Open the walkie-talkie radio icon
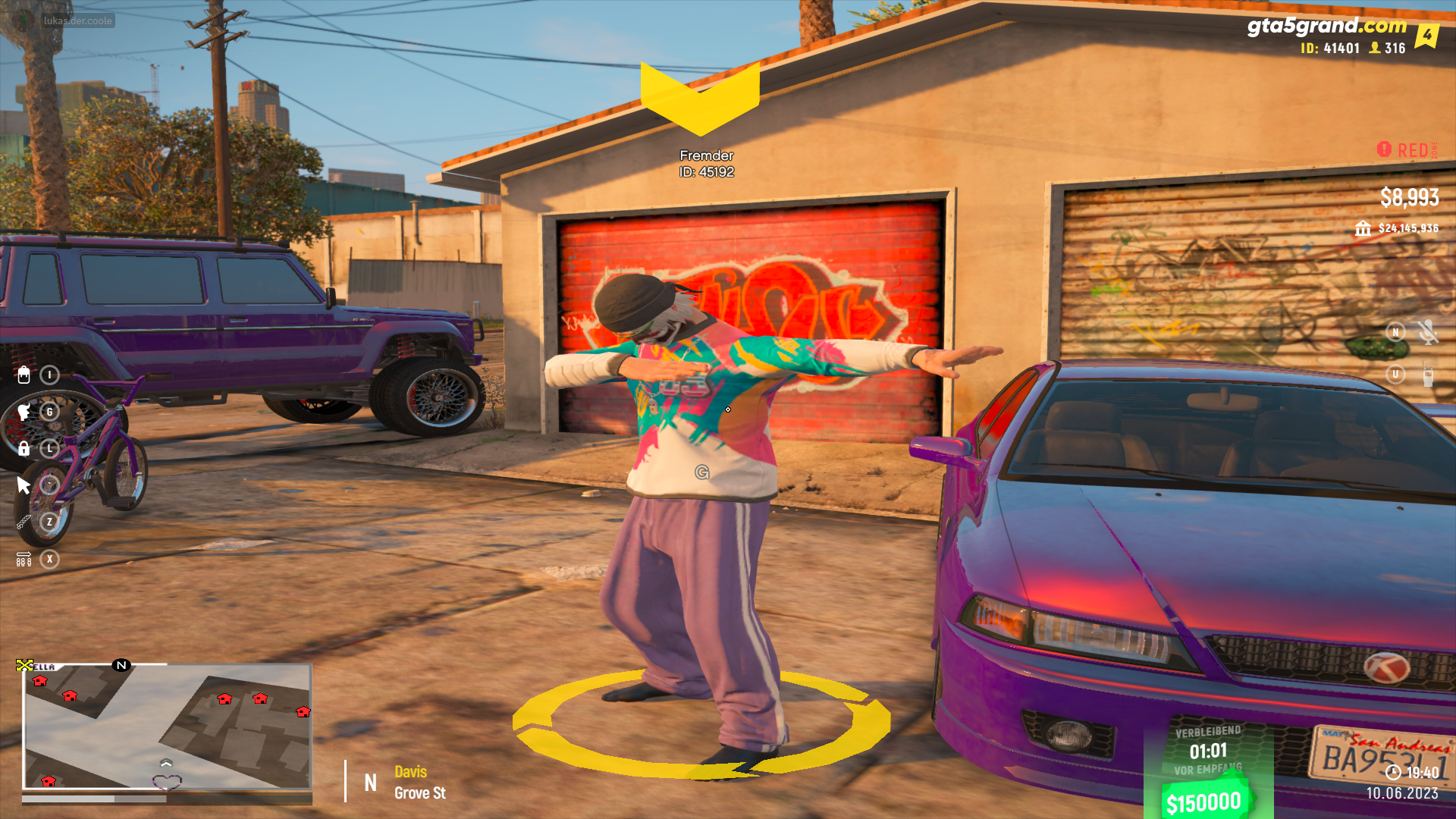 (x=1428, y=375)
